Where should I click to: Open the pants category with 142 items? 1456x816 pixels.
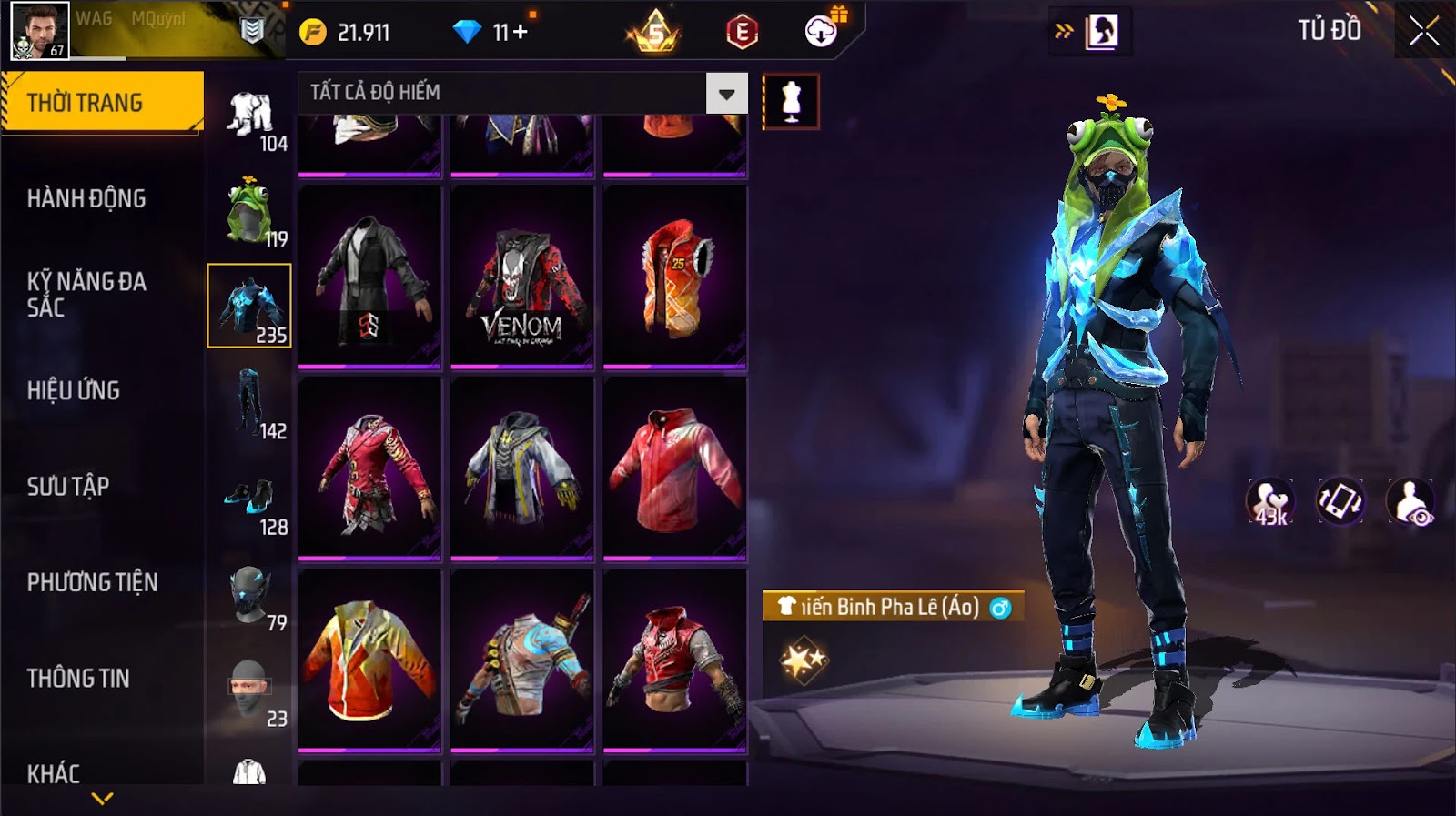[x=249, y=404]
